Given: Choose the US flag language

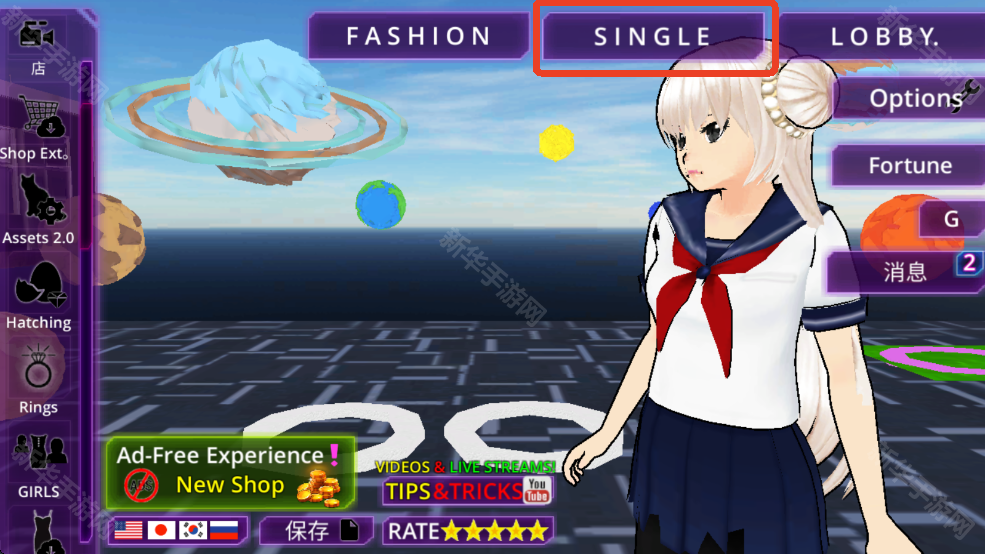Looking at the screenshot, I should [x=128, y=530].
